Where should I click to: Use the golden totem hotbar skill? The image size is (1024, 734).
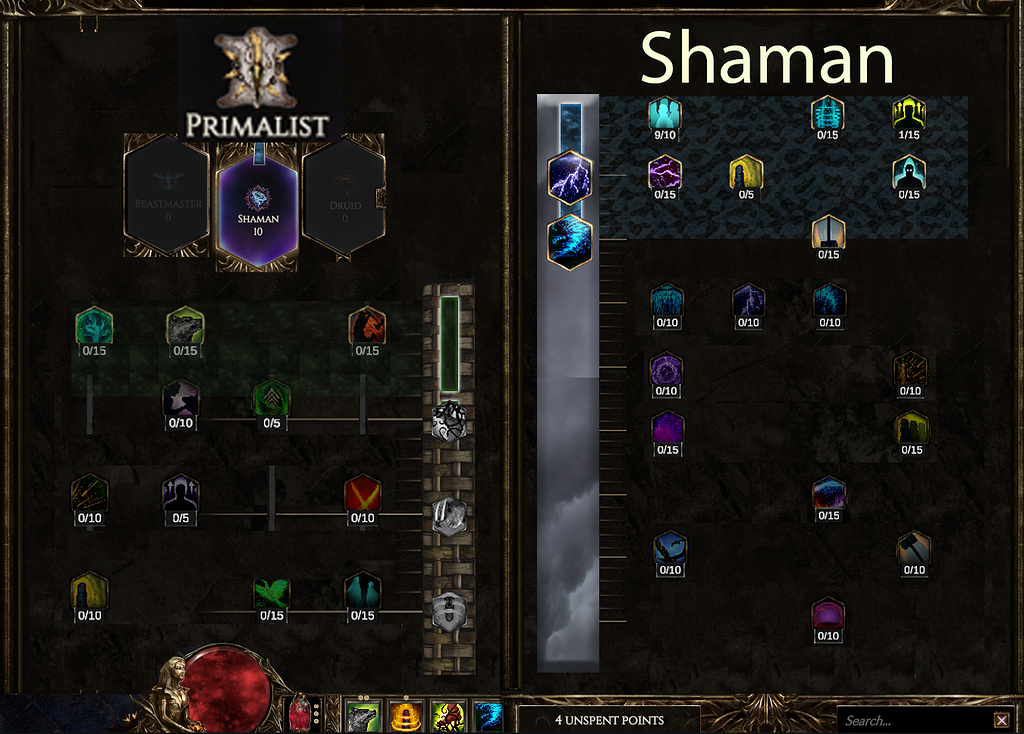tap(404, 717)
